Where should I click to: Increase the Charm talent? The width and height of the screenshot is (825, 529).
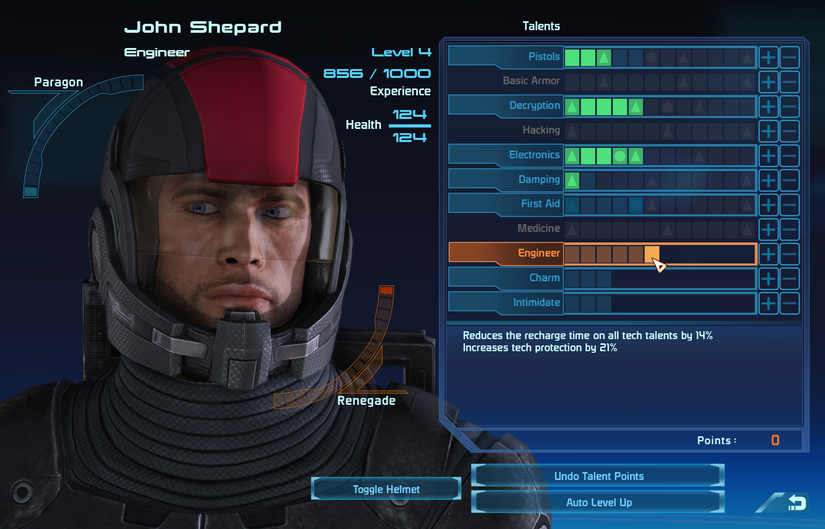[768, 278]
